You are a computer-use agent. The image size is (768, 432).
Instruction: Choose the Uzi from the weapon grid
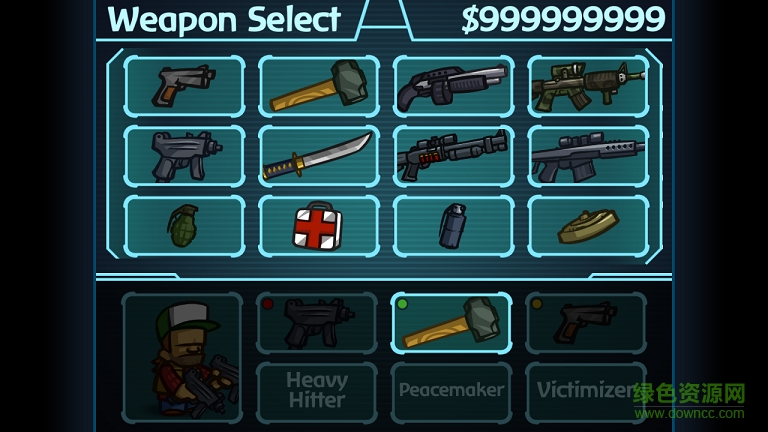click(x=184, y=156)
